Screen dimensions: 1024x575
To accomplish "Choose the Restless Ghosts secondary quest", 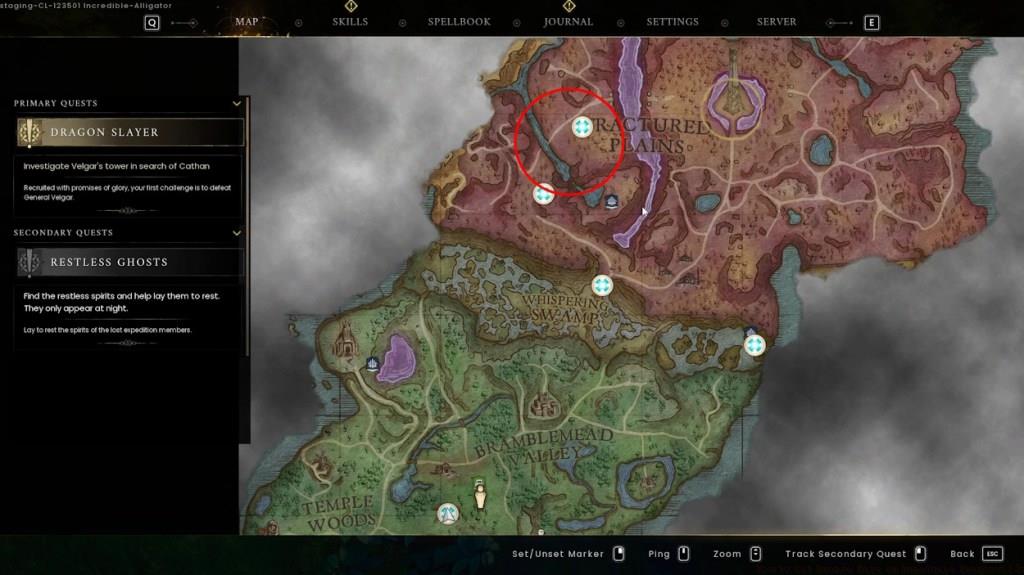I will [x=130, y=262].
